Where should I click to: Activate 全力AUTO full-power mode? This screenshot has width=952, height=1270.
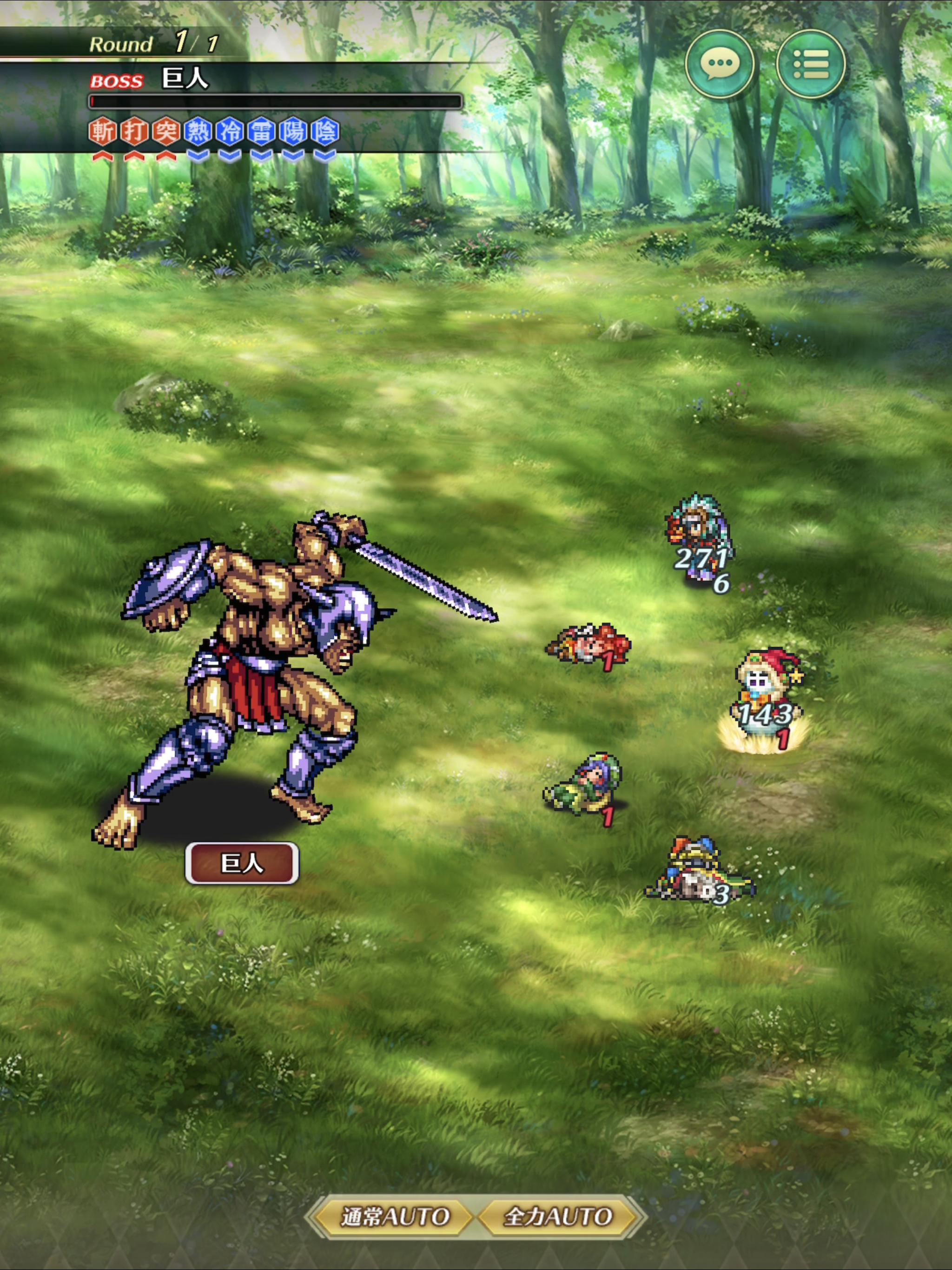pyautogui.click(x=557, y=1216)
